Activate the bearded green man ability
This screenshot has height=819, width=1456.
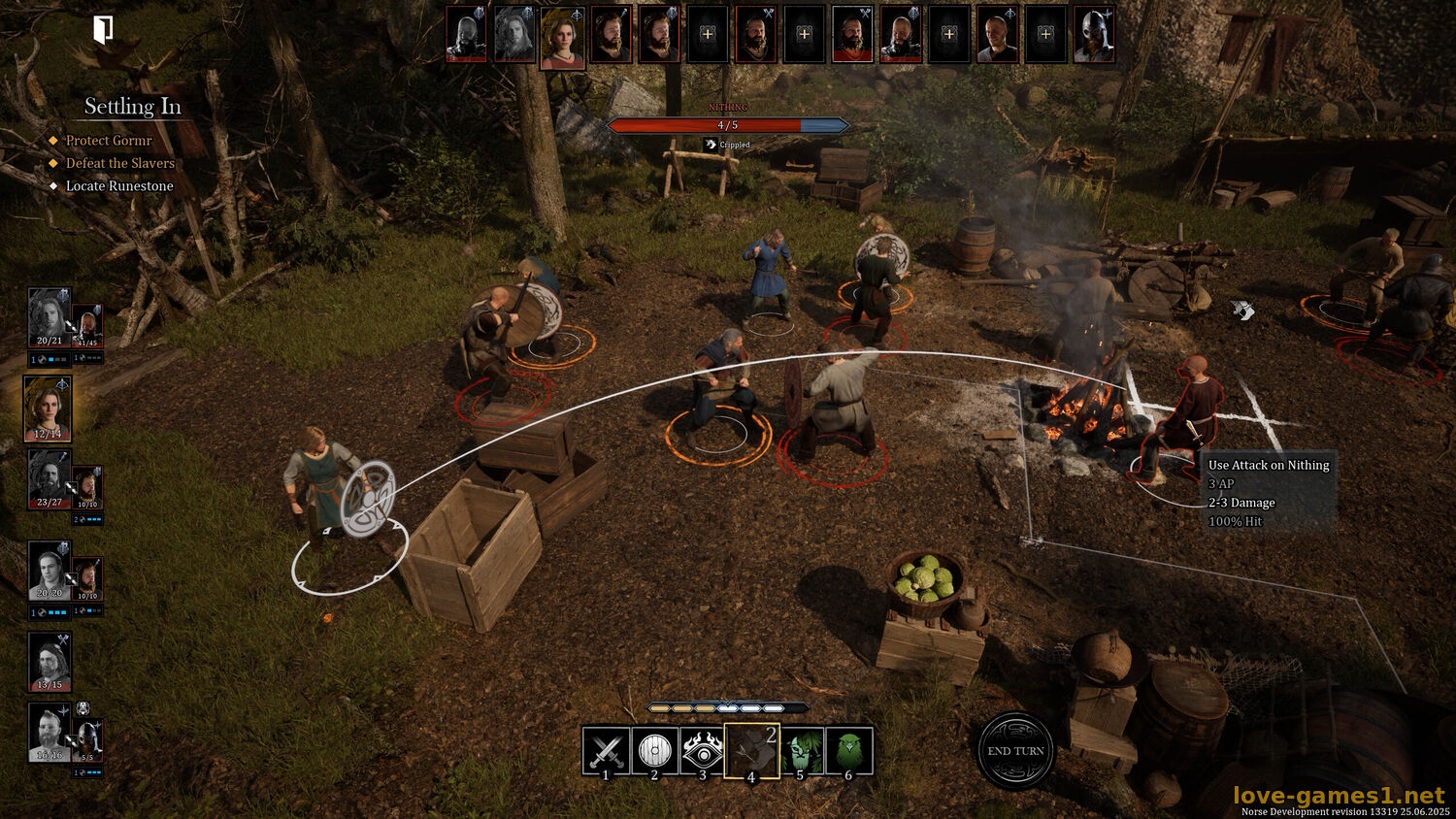tap(801, 750)
